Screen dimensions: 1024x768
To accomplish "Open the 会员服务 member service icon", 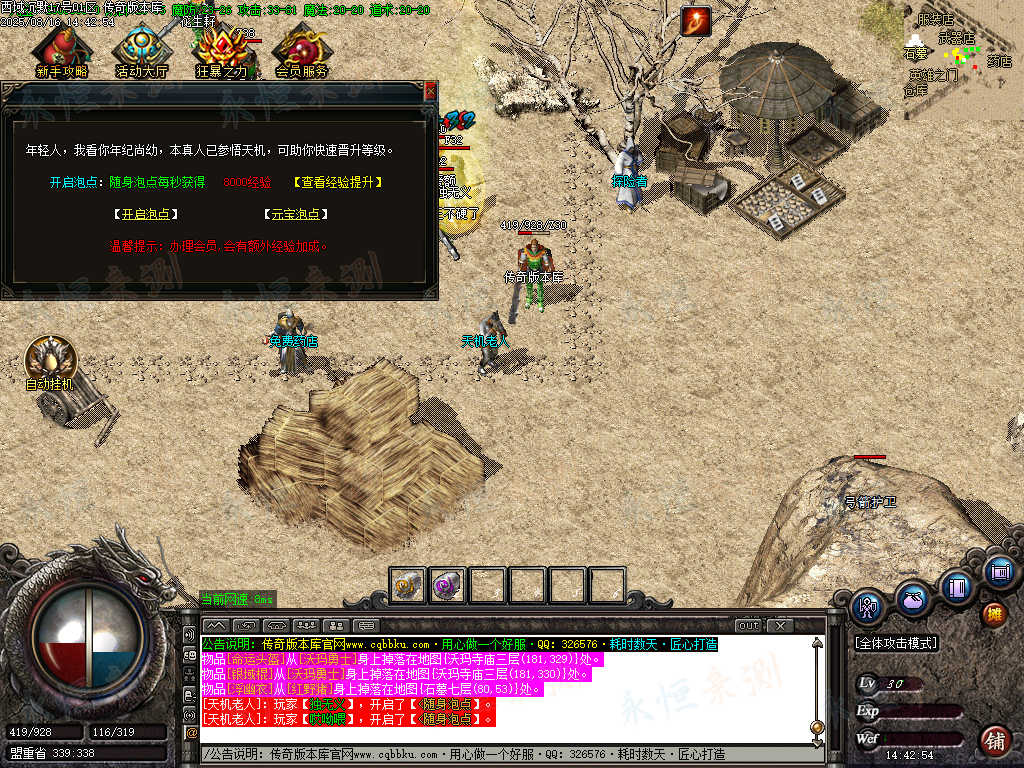I will 301,50.
